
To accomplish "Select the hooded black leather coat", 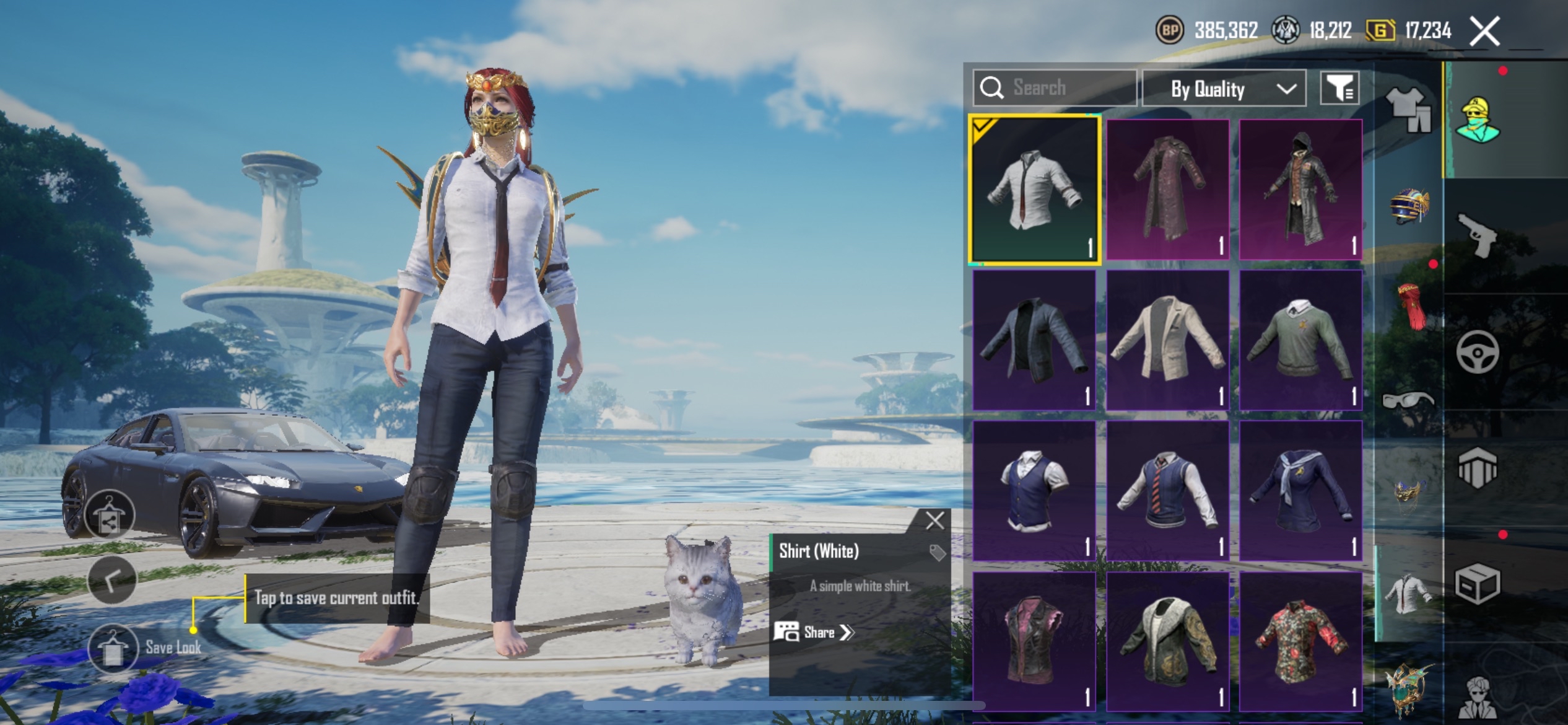I will 1300,190.
